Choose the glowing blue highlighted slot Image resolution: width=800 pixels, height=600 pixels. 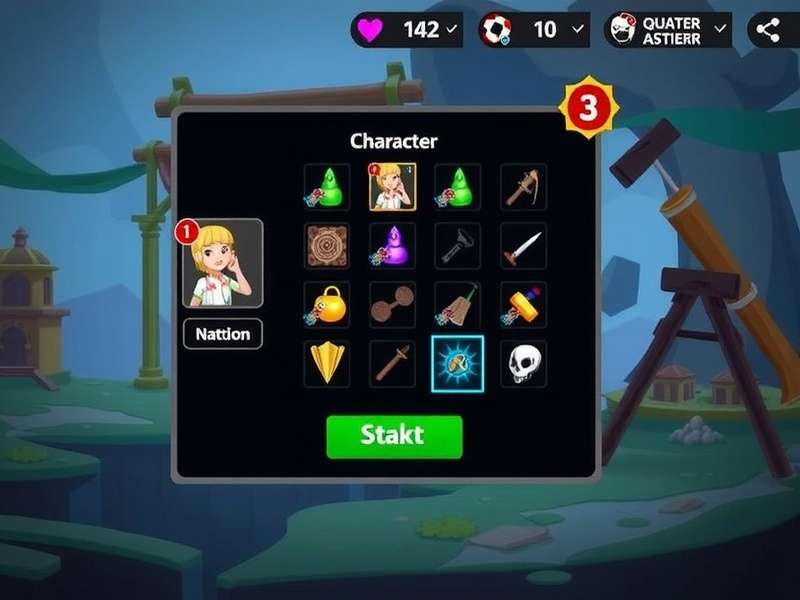458,364
